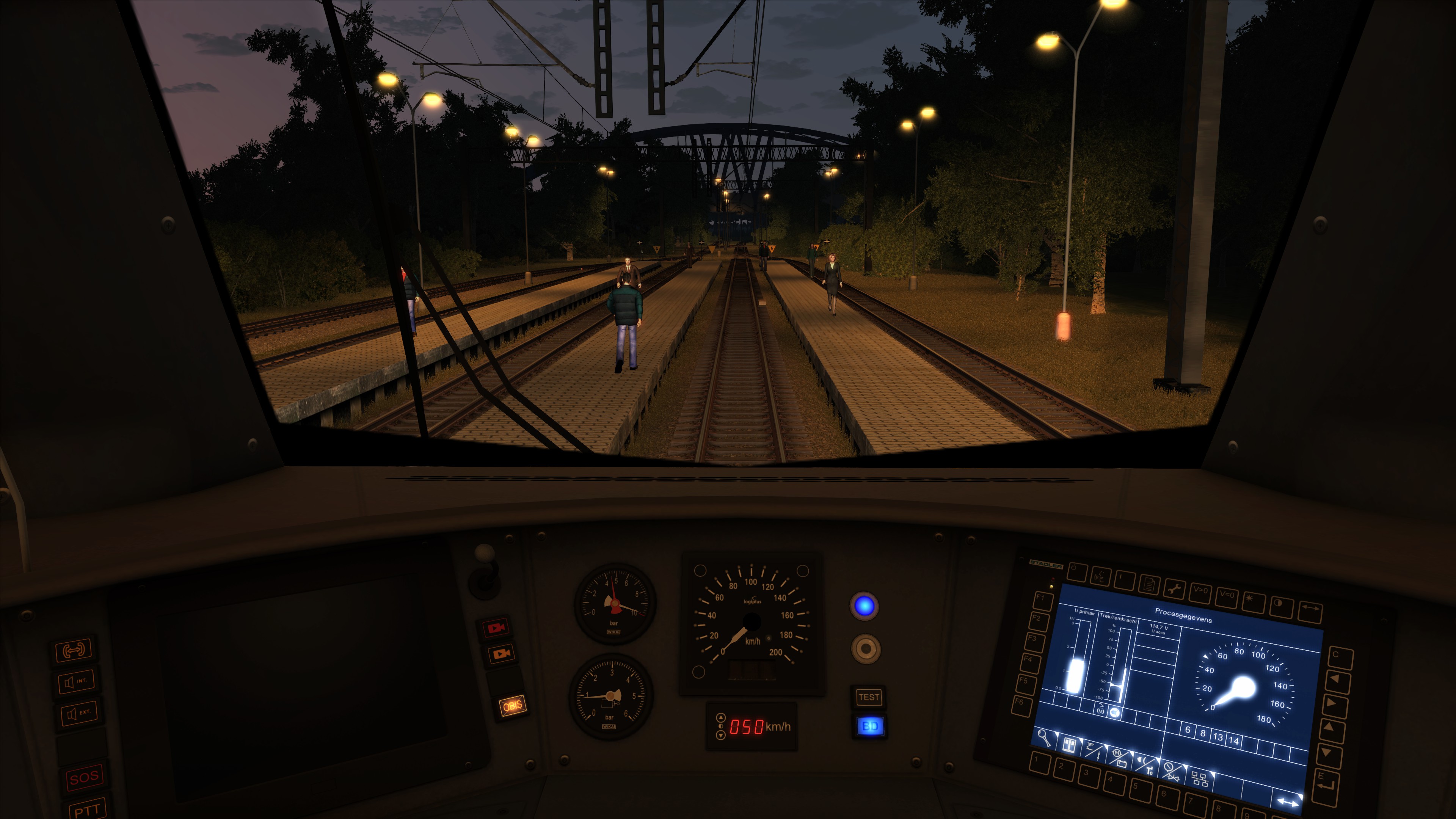Select the EXT. speaker button

coord(78,713)
